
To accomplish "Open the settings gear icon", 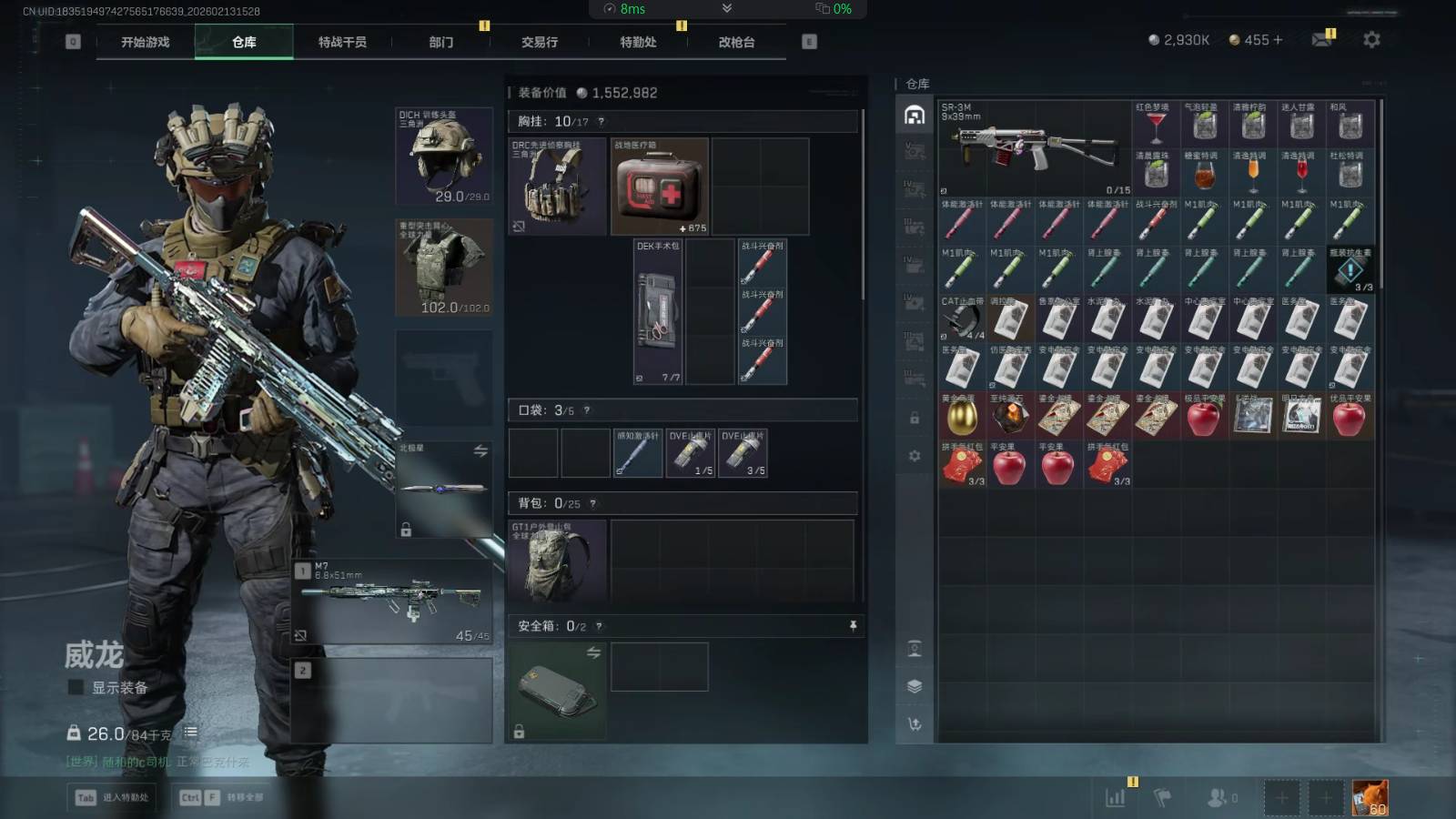I will click(1371, 40).
